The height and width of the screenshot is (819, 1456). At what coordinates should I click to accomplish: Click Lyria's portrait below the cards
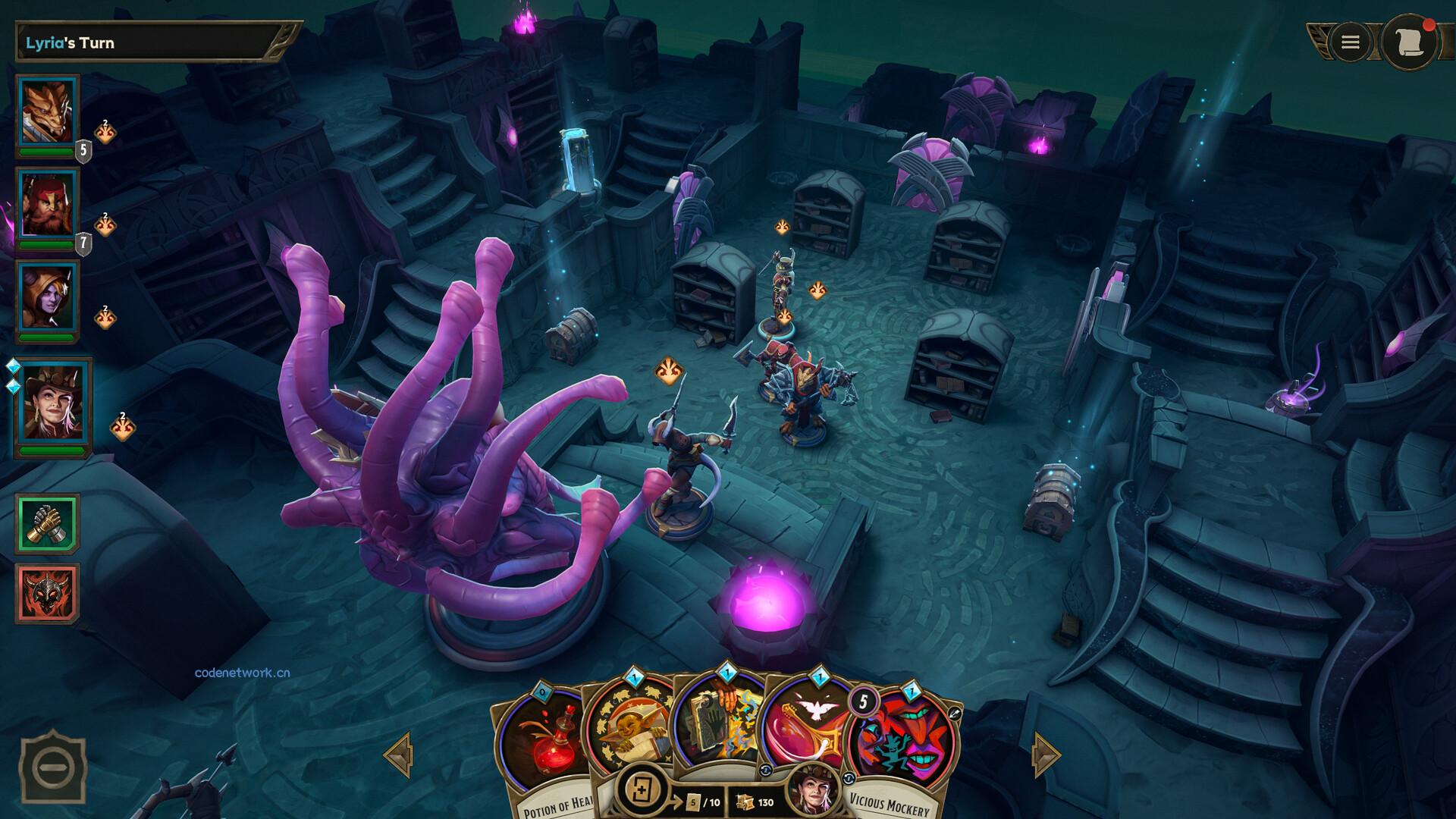813,790
